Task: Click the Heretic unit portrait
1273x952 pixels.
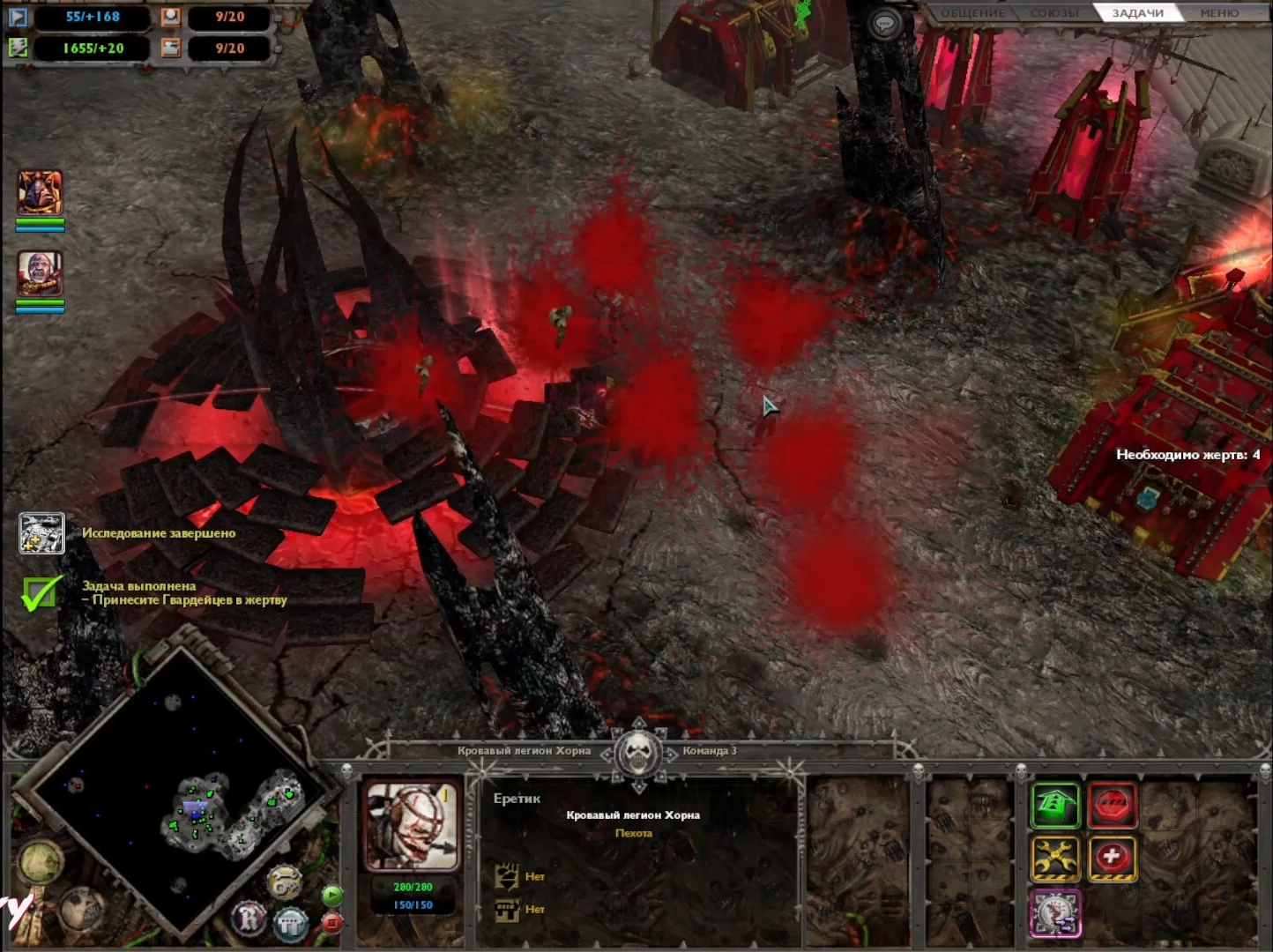Action: click(412, 826)
